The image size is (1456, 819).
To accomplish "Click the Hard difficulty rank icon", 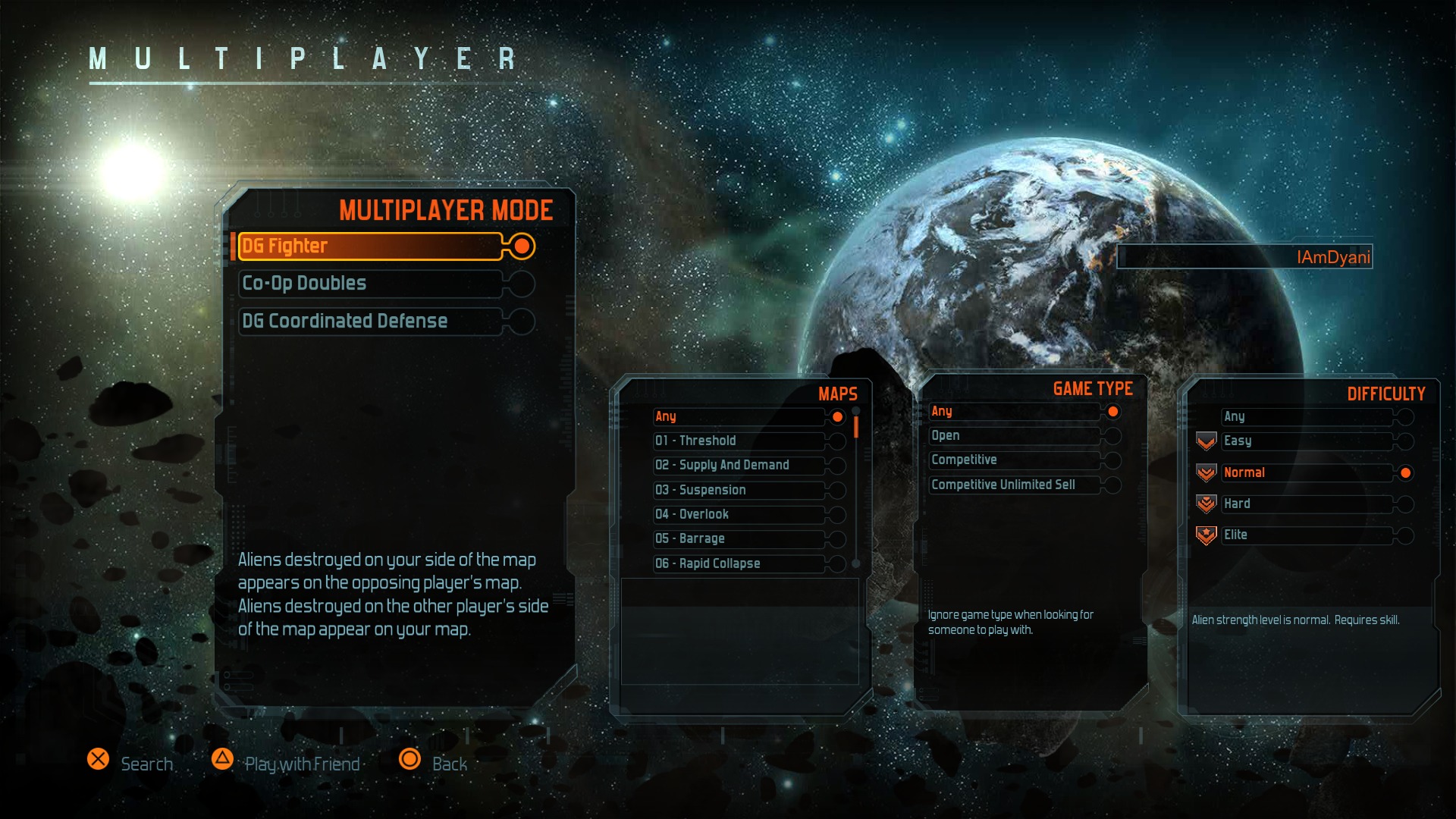I will [1206, 504].
